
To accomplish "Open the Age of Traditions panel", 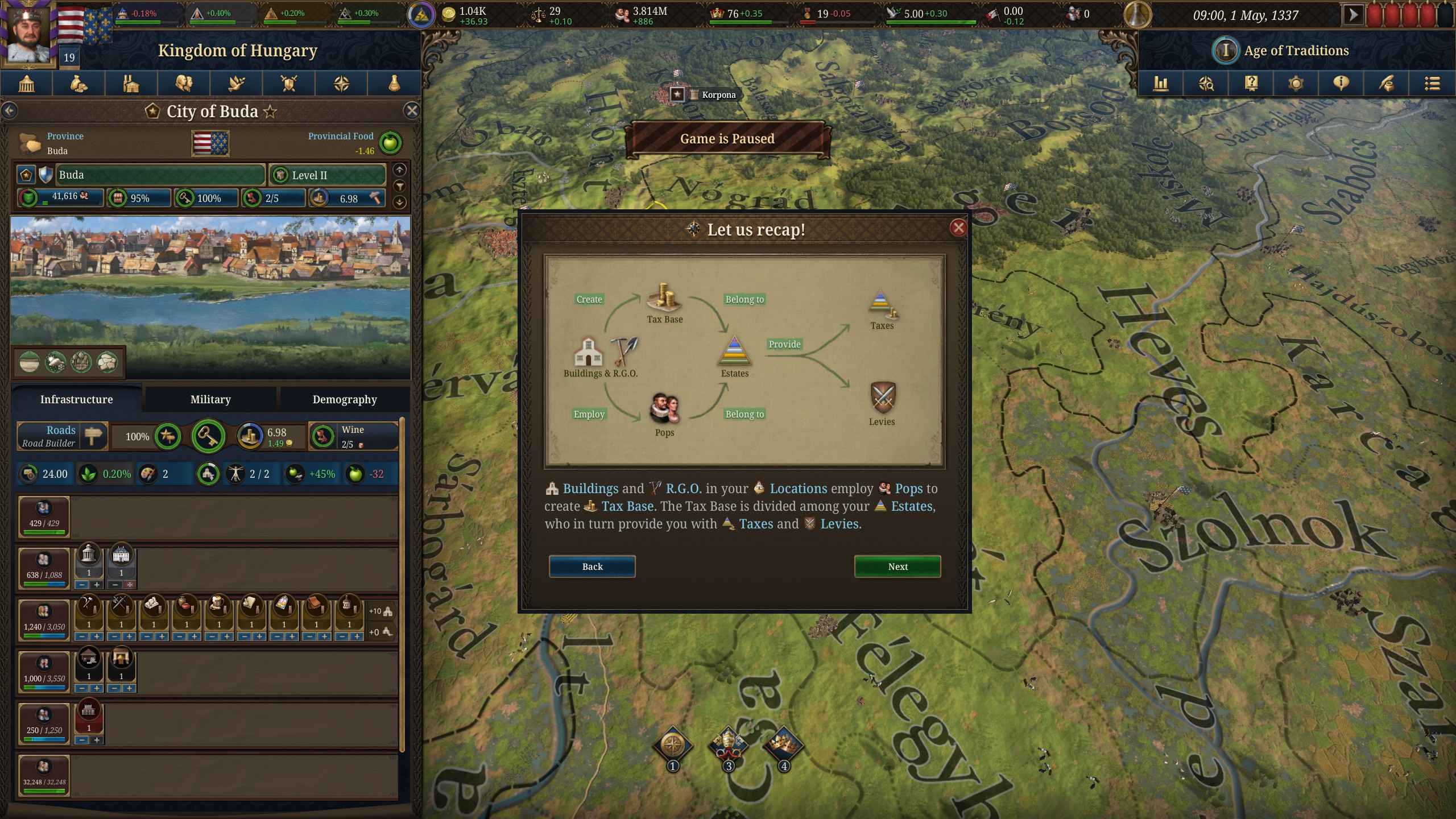I will (1296, 51).
